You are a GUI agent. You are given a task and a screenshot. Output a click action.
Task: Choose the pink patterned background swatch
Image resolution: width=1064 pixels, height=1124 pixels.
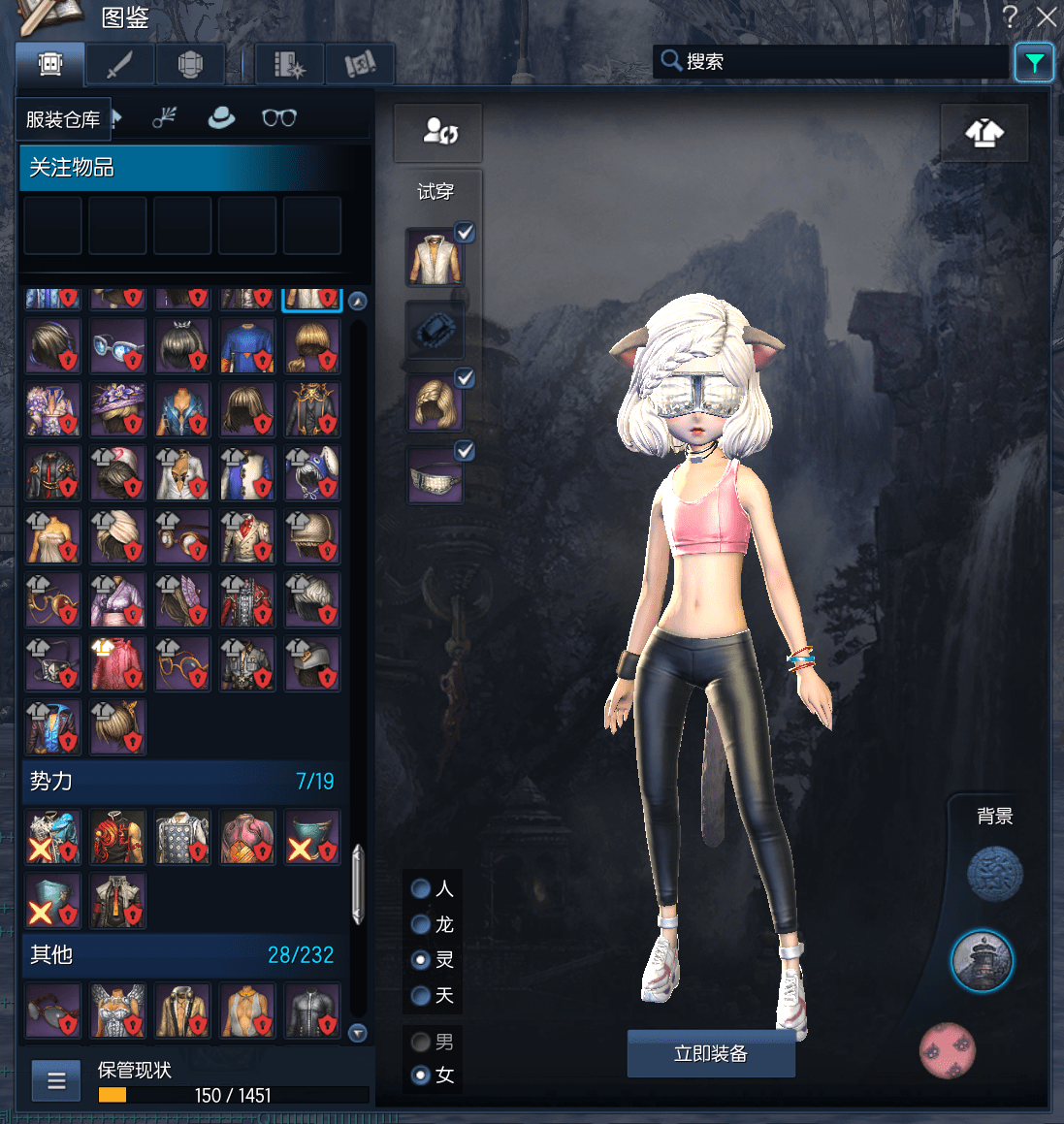[948, 1050]
